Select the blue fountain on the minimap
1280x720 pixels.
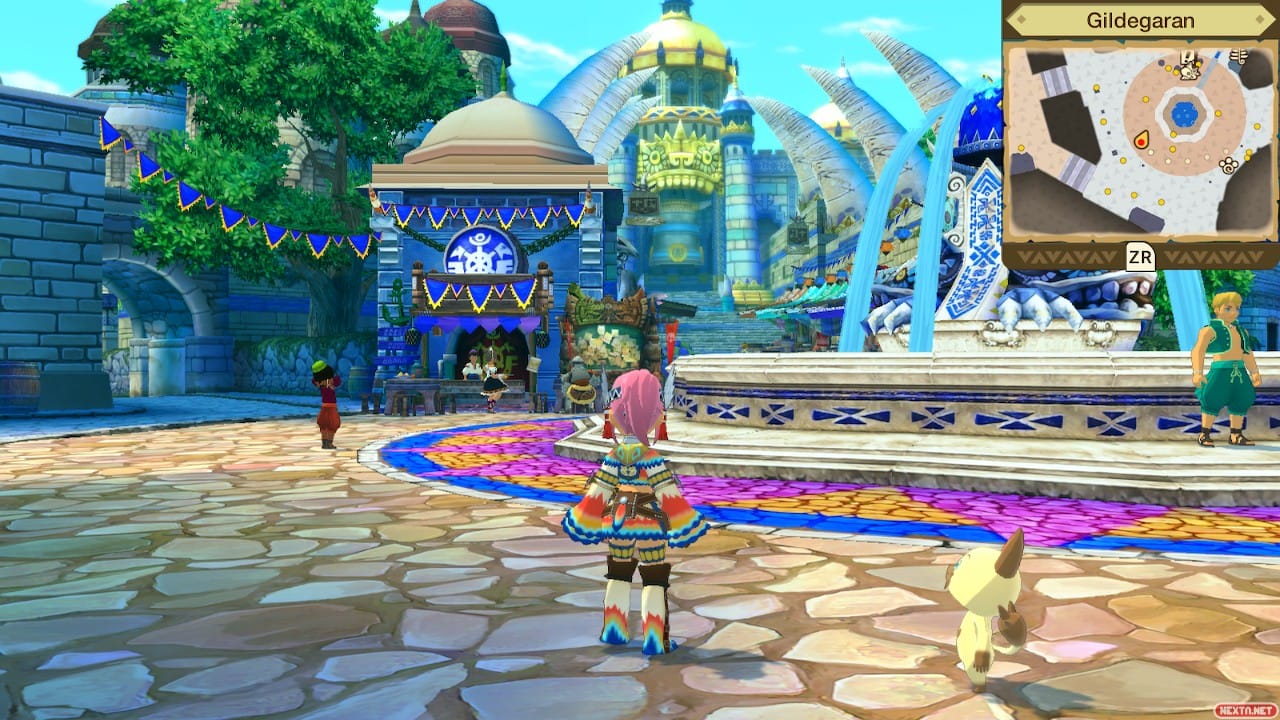click(1184, 113)
